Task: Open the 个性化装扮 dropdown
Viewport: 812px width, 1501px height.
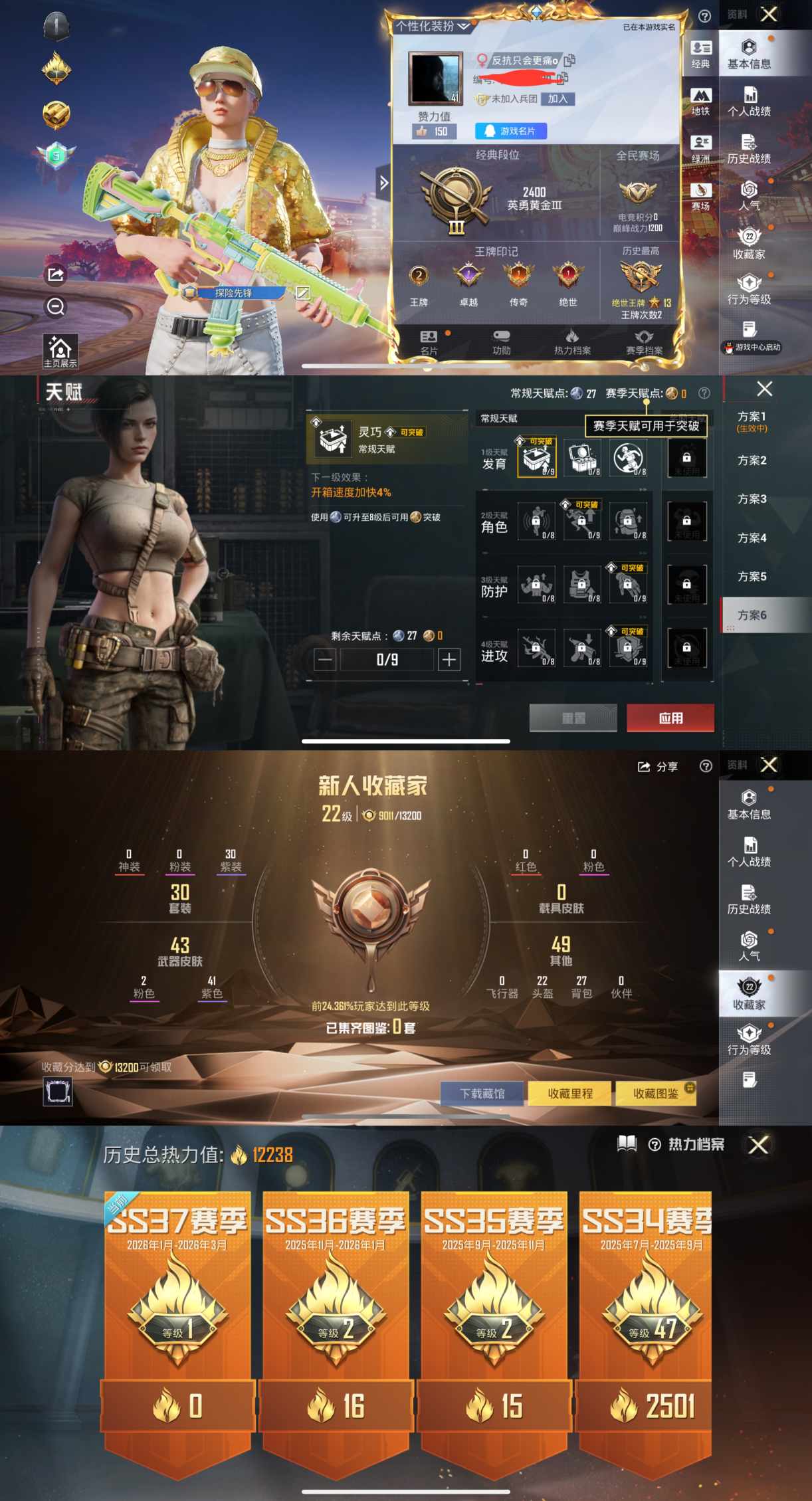Action: click(x=433, y=27)
